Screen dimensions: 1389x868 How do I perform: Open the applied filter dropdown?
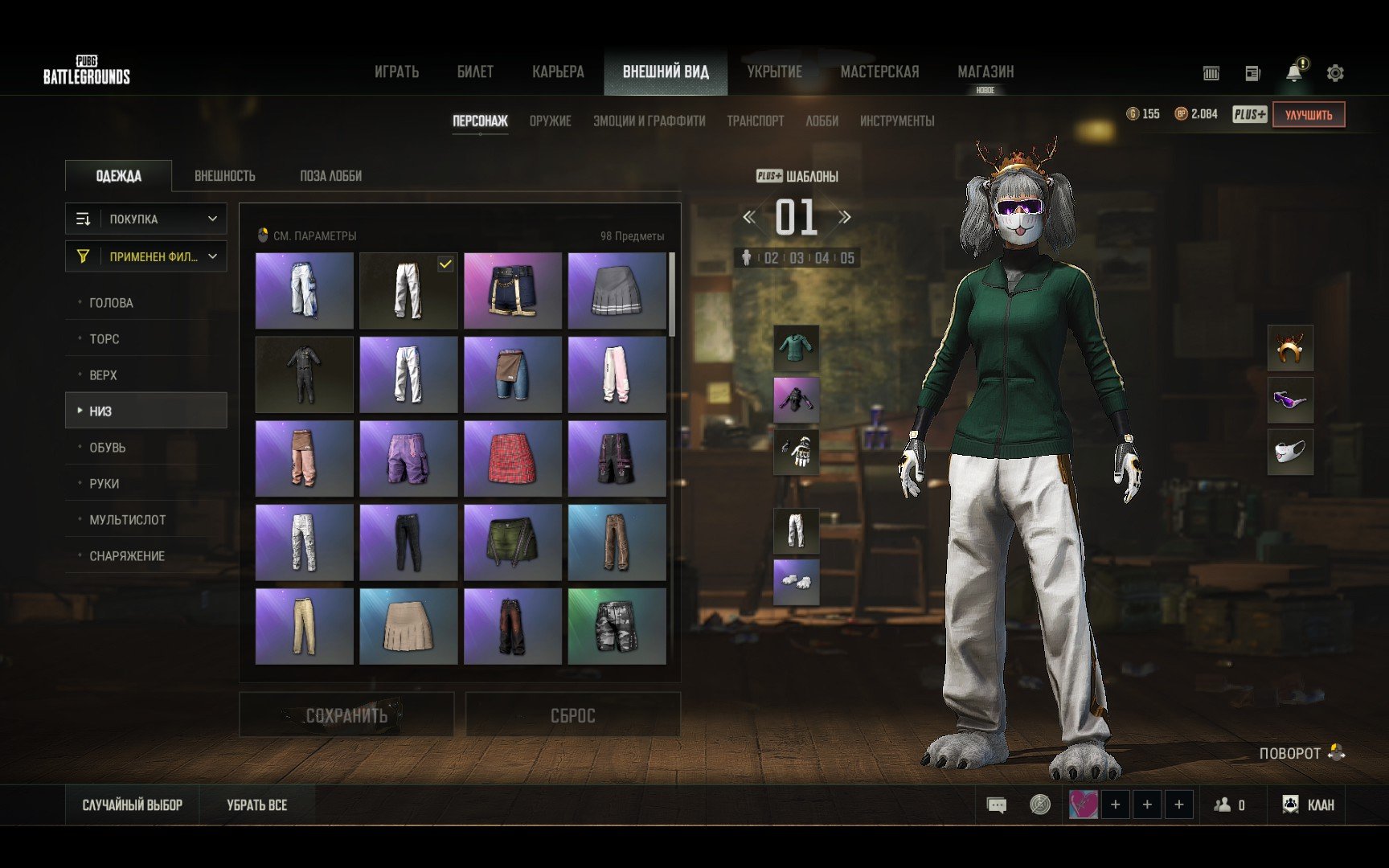[146, 256]
